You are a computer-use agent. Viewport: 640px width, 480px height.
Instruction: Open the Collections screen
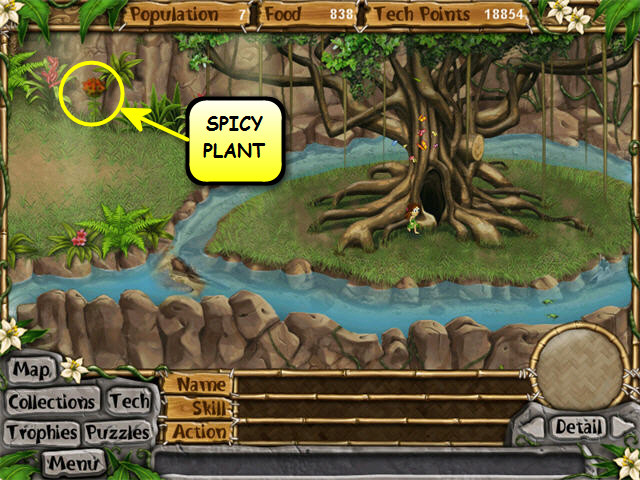(x=52, y=402)
